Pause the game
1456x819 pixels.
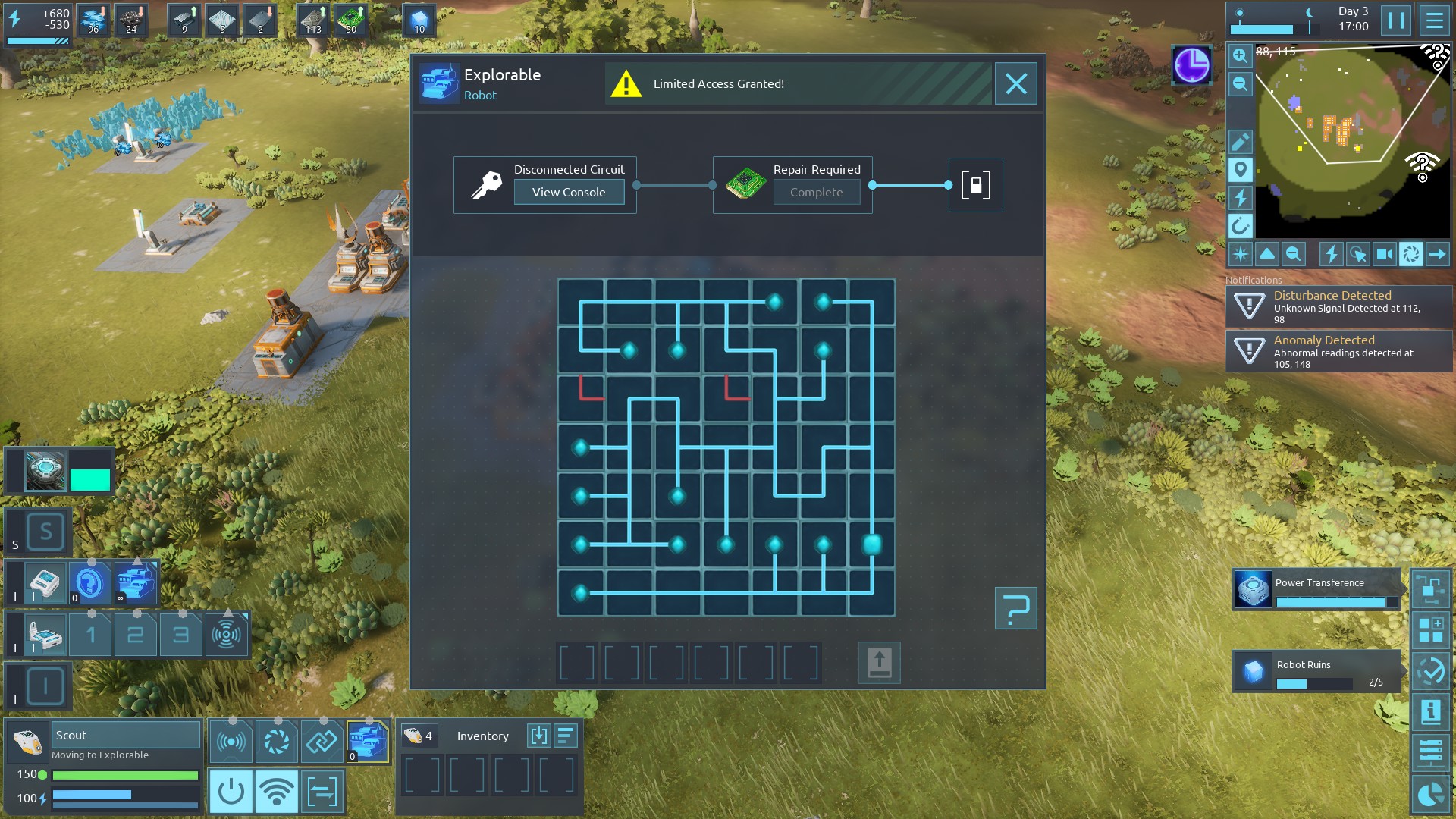pos(1395,20)
